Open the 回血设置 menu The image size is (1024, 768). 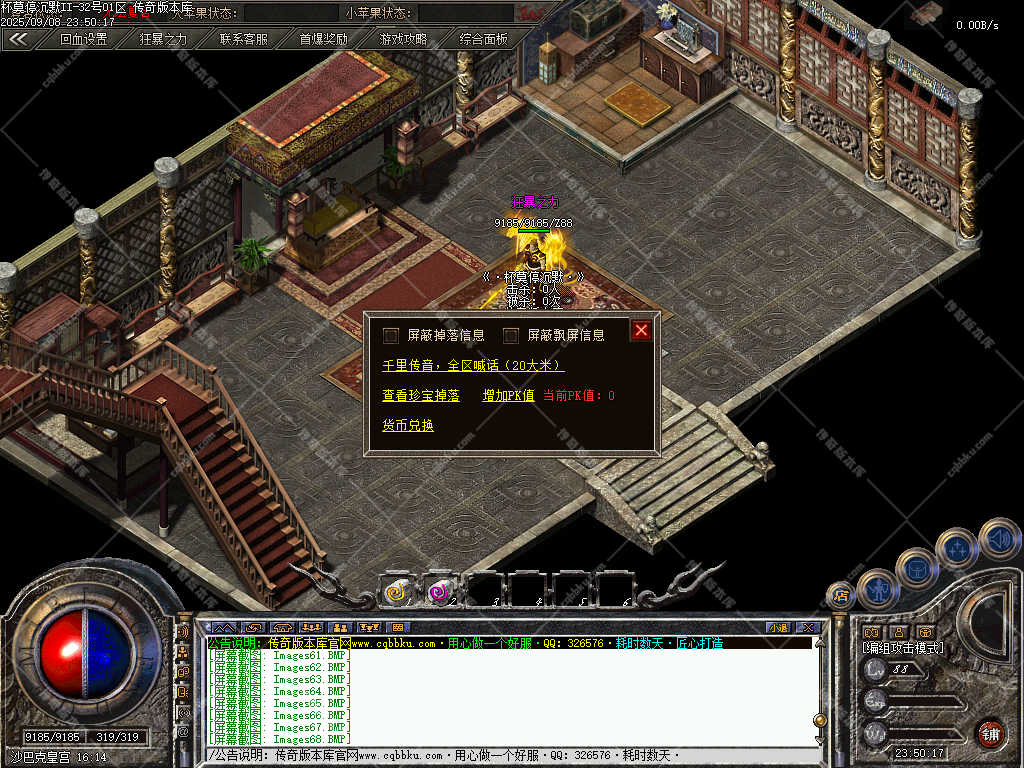pos(83,39)
